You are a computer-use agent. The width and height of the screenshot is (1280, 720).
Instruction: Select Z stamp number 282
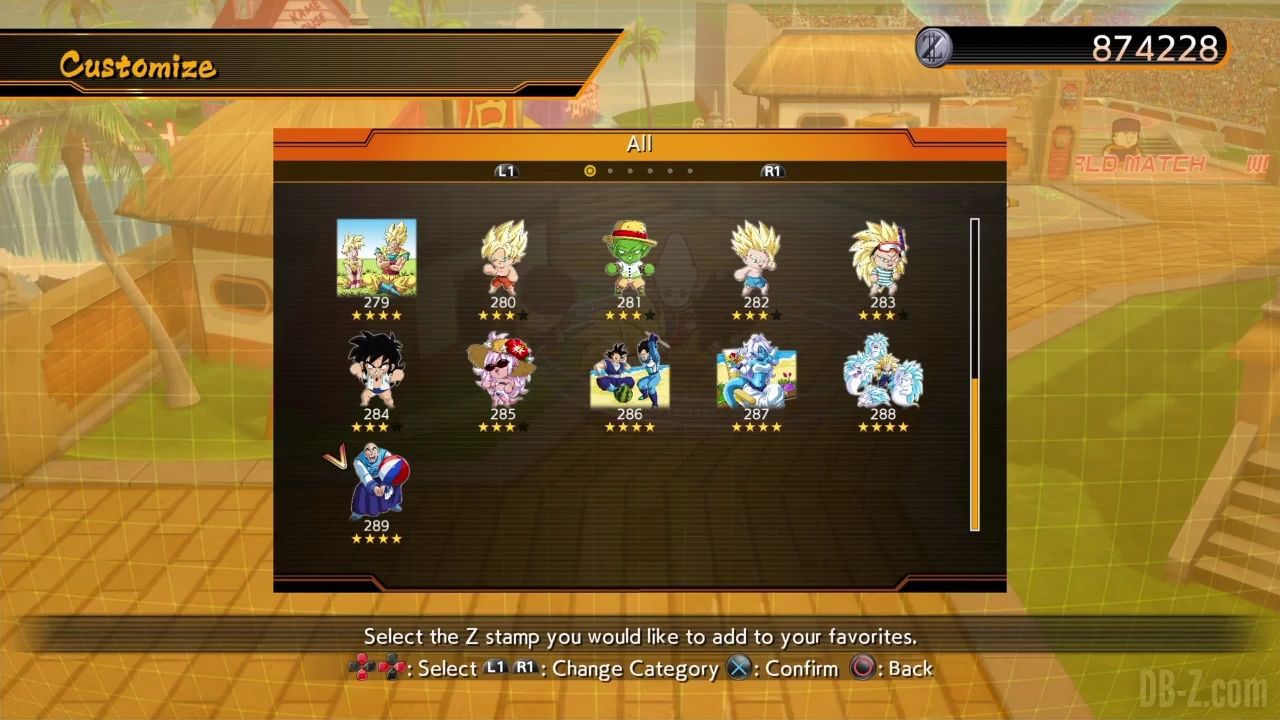pos(756,258)
